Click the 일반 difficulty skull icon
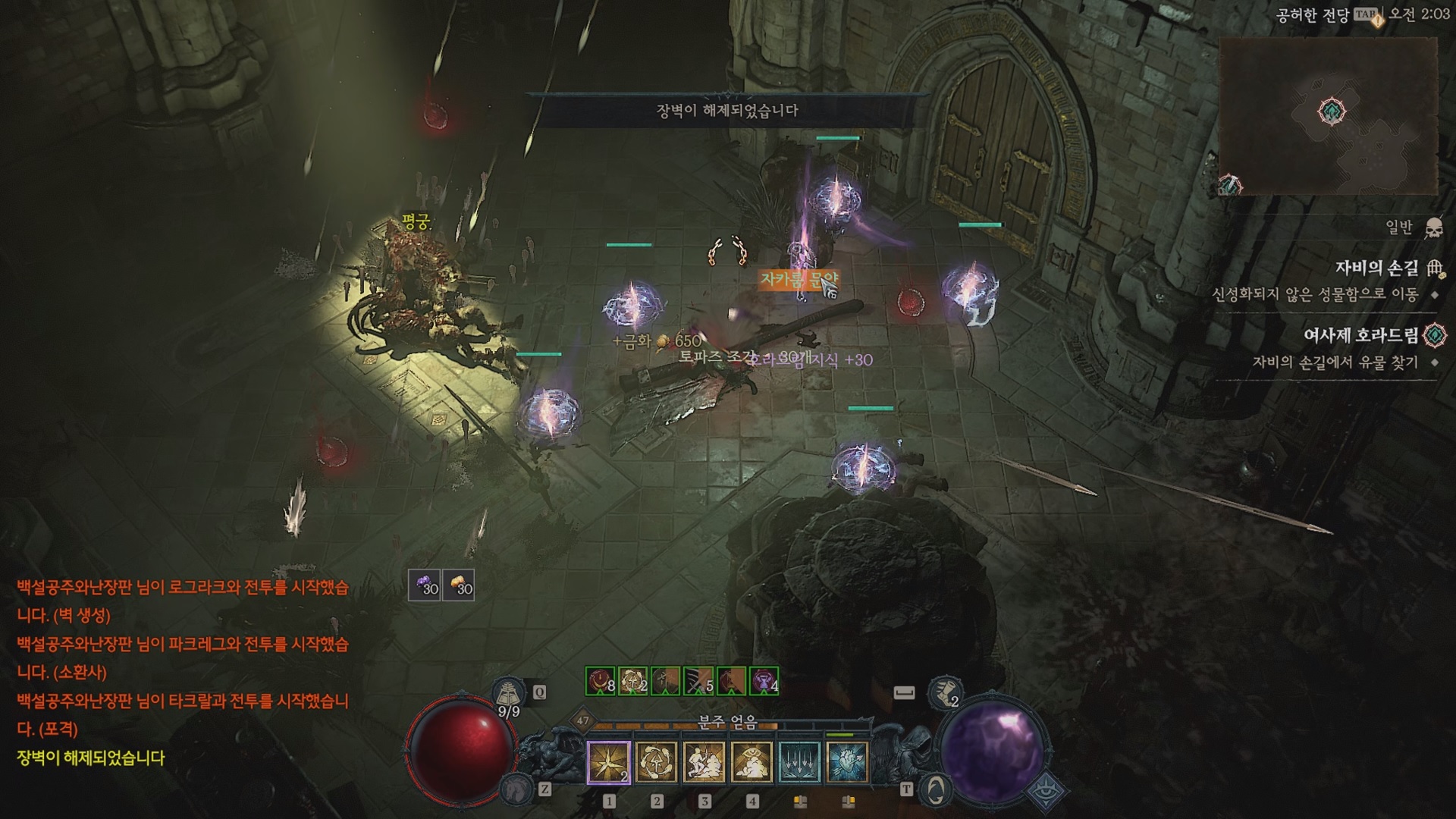The image size is (1456, 819). coord(1433,227)
